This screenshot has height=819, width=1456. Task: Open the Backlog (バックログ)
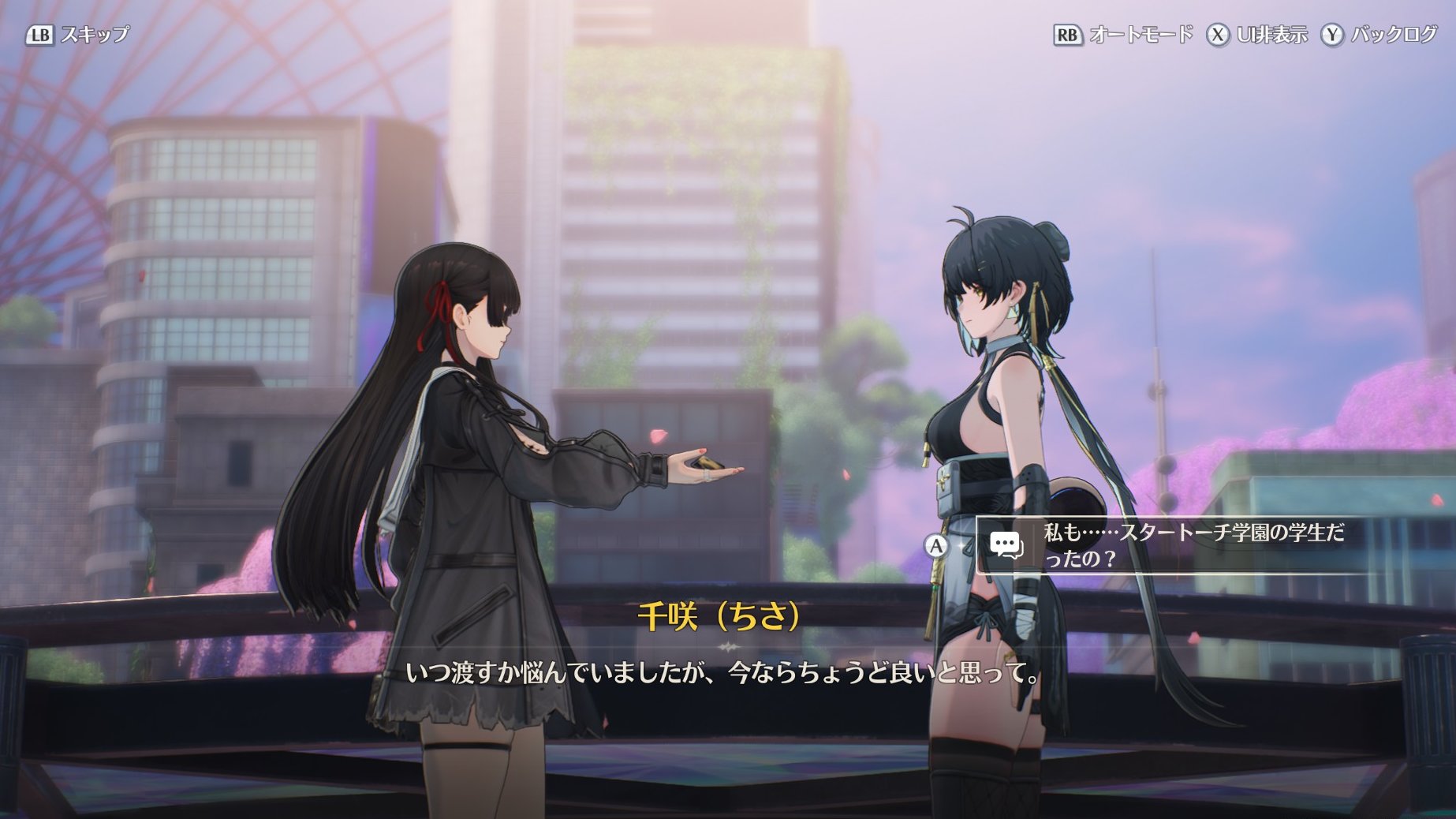tap(1379, 35)
